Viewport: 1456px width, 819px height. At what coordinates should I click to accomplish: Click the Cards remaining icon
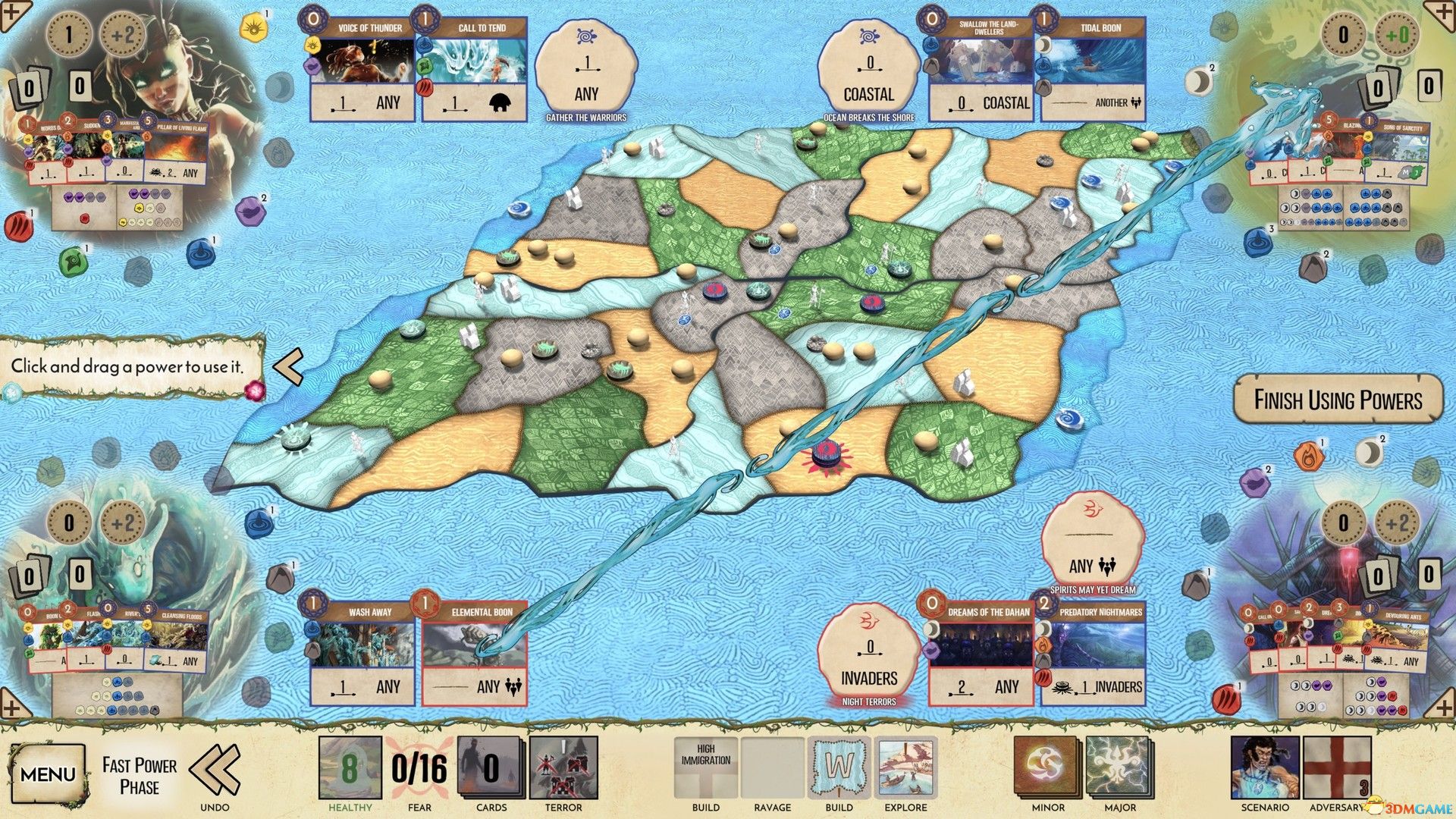pyautogui.click(x=491, y=768)
